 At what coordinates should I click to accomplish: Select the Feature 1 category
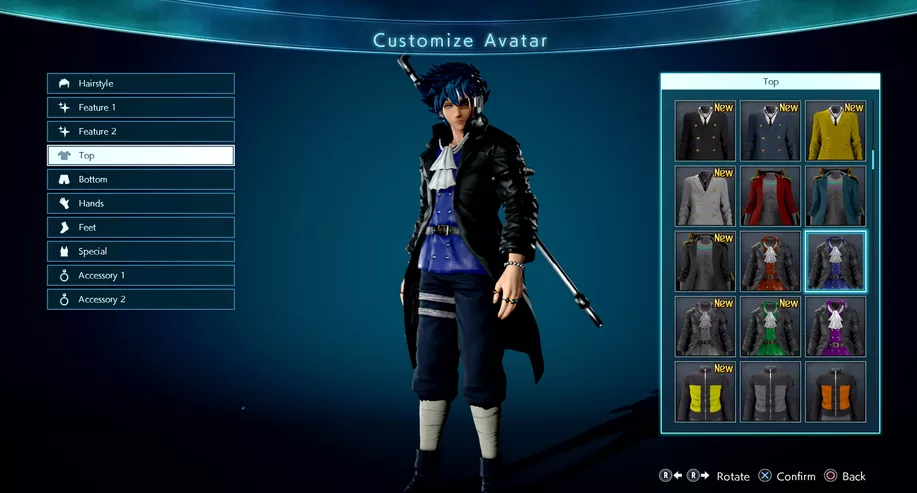[140, 108]
